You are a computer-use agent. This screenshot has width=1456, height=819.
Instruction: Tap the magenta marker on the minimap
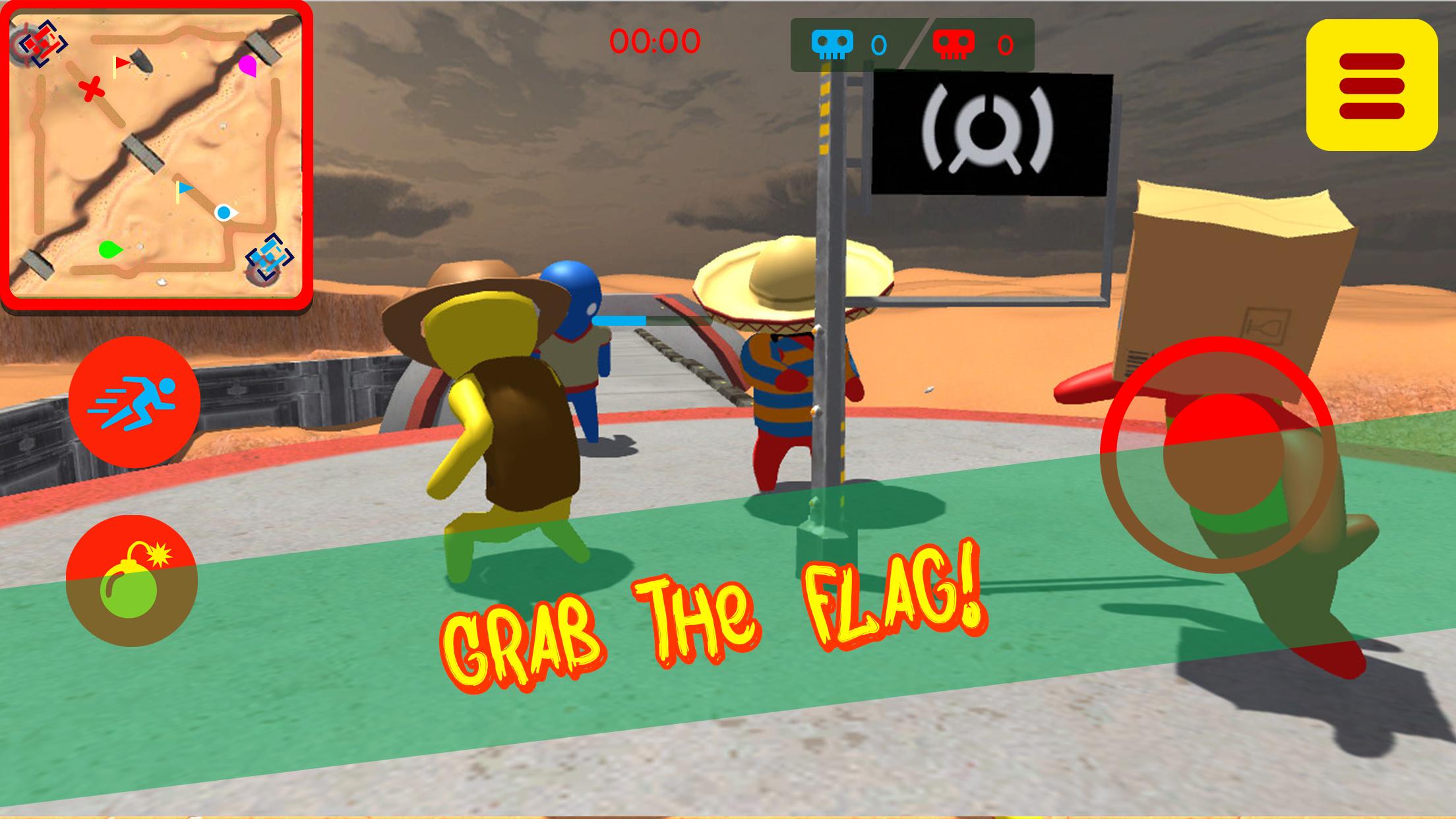tap(247, 66)
